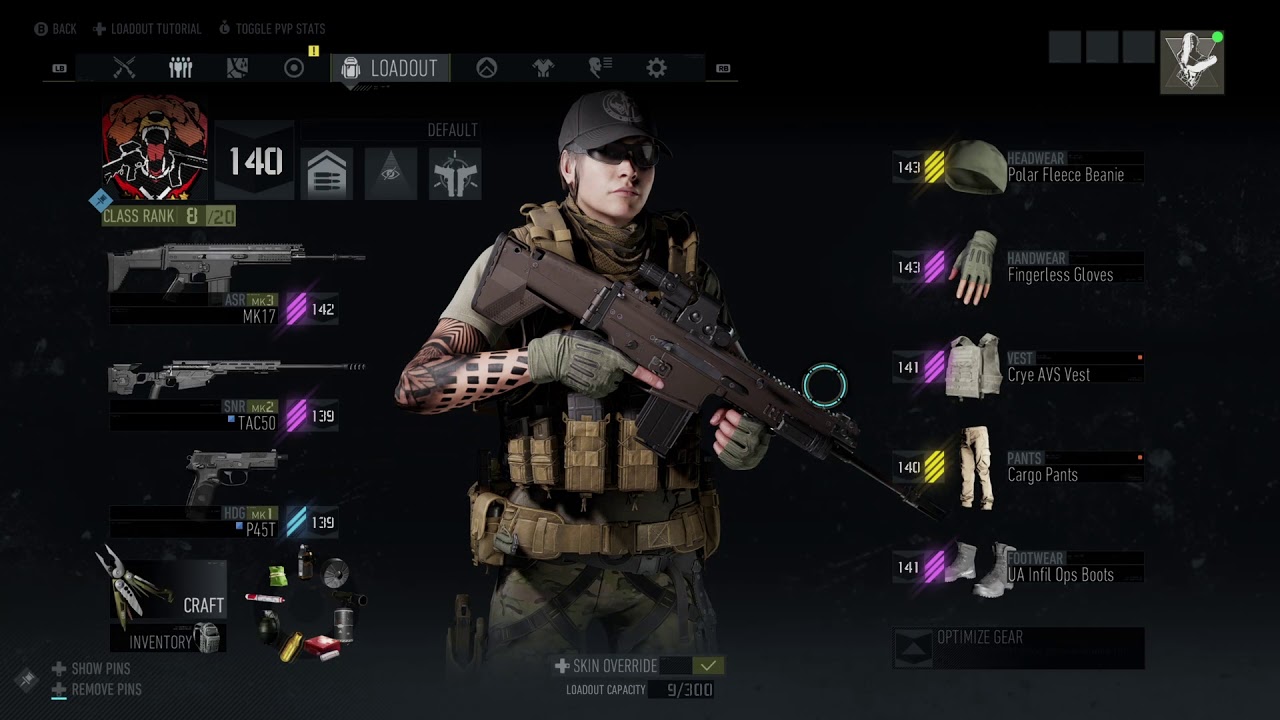The width and height of the screenshot is (1280, 720).
Task: Switch to the Loadout tab
Action: (x=391, y=68)
